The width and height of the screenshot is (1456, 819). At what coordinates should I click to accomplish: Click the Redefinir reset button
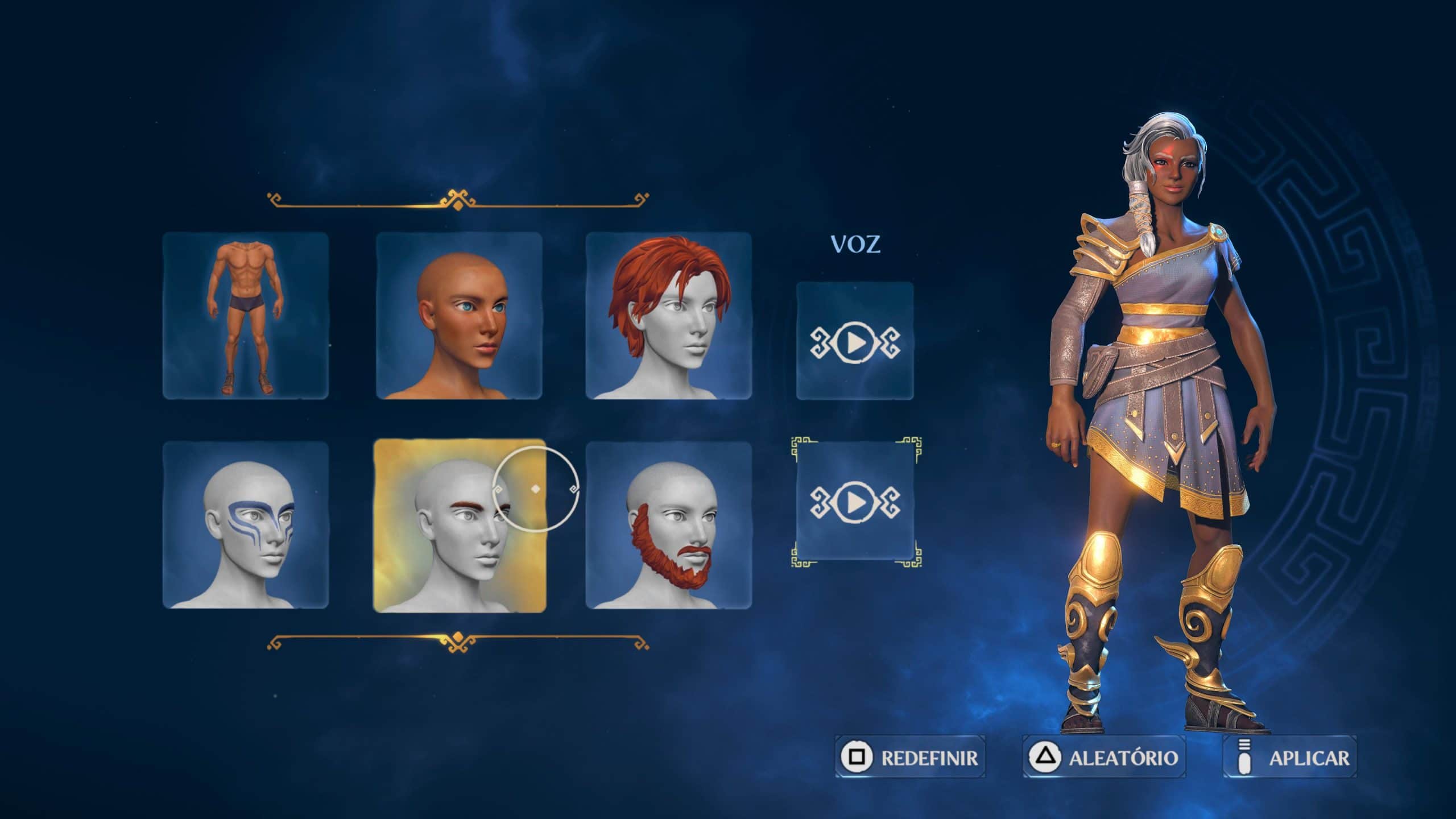[x=910, y=757]
